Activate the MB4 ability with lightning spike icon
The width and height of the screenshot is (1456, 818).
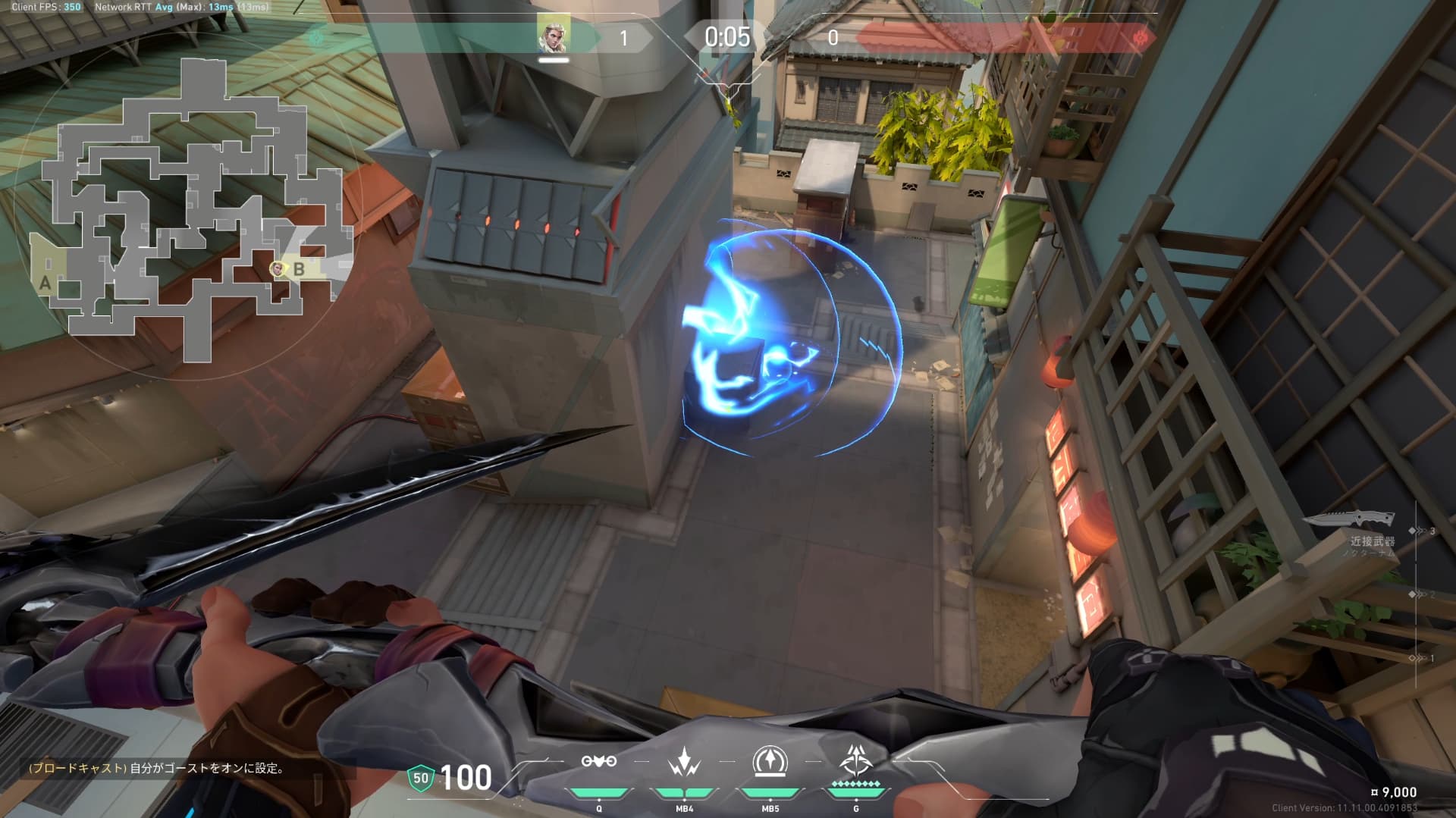pos(684,761)
